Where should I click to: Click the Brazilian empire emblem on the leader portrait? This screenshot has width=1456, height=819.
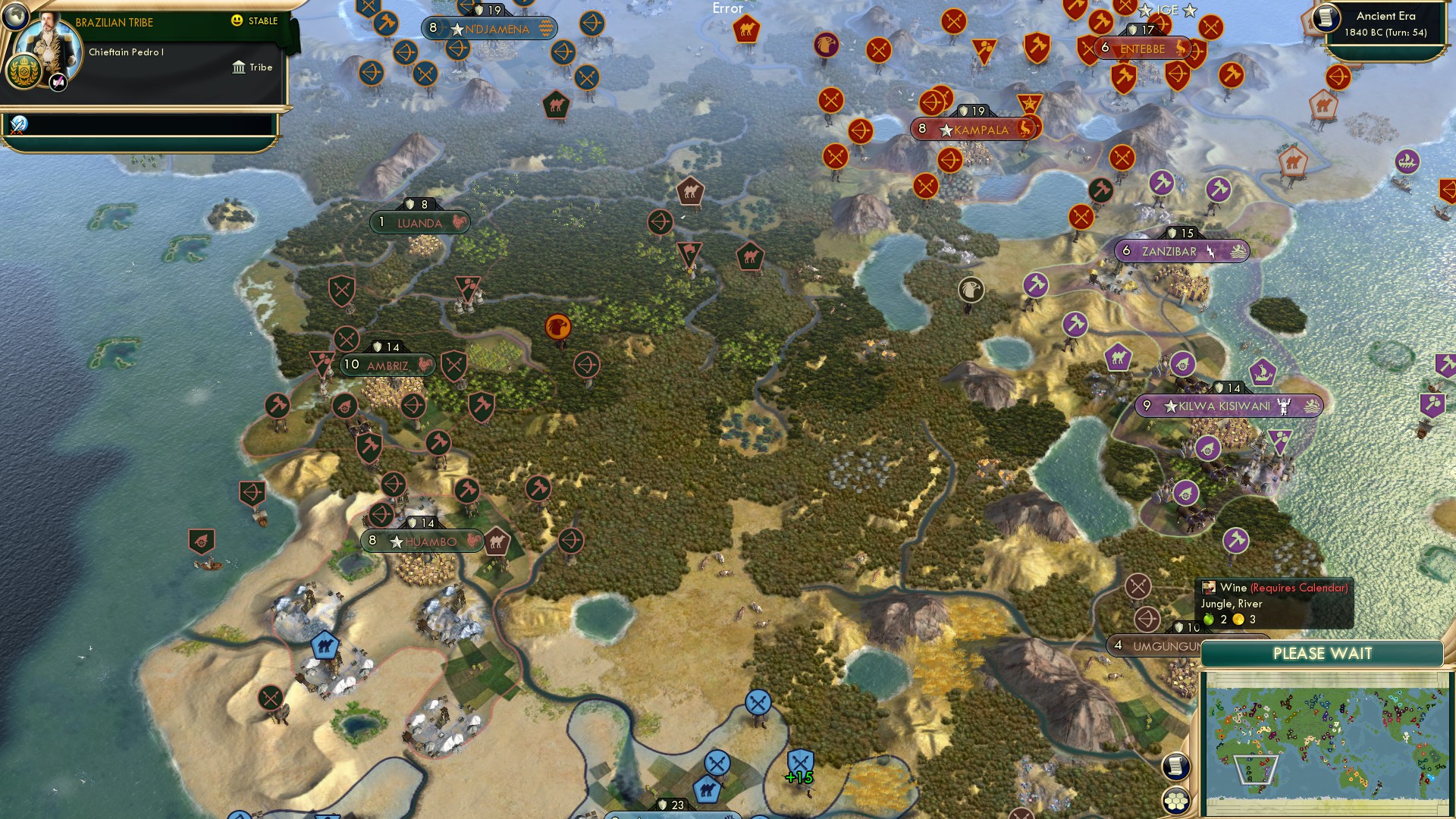point(24,72)
